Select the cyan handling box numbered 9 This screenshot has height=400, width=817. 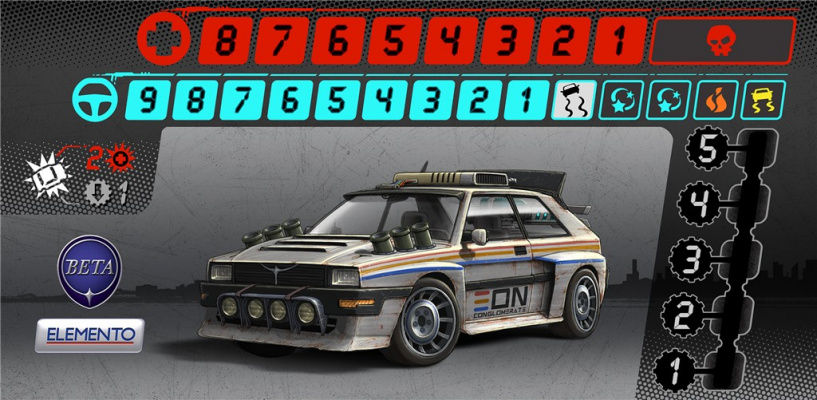tap(149, 100)
